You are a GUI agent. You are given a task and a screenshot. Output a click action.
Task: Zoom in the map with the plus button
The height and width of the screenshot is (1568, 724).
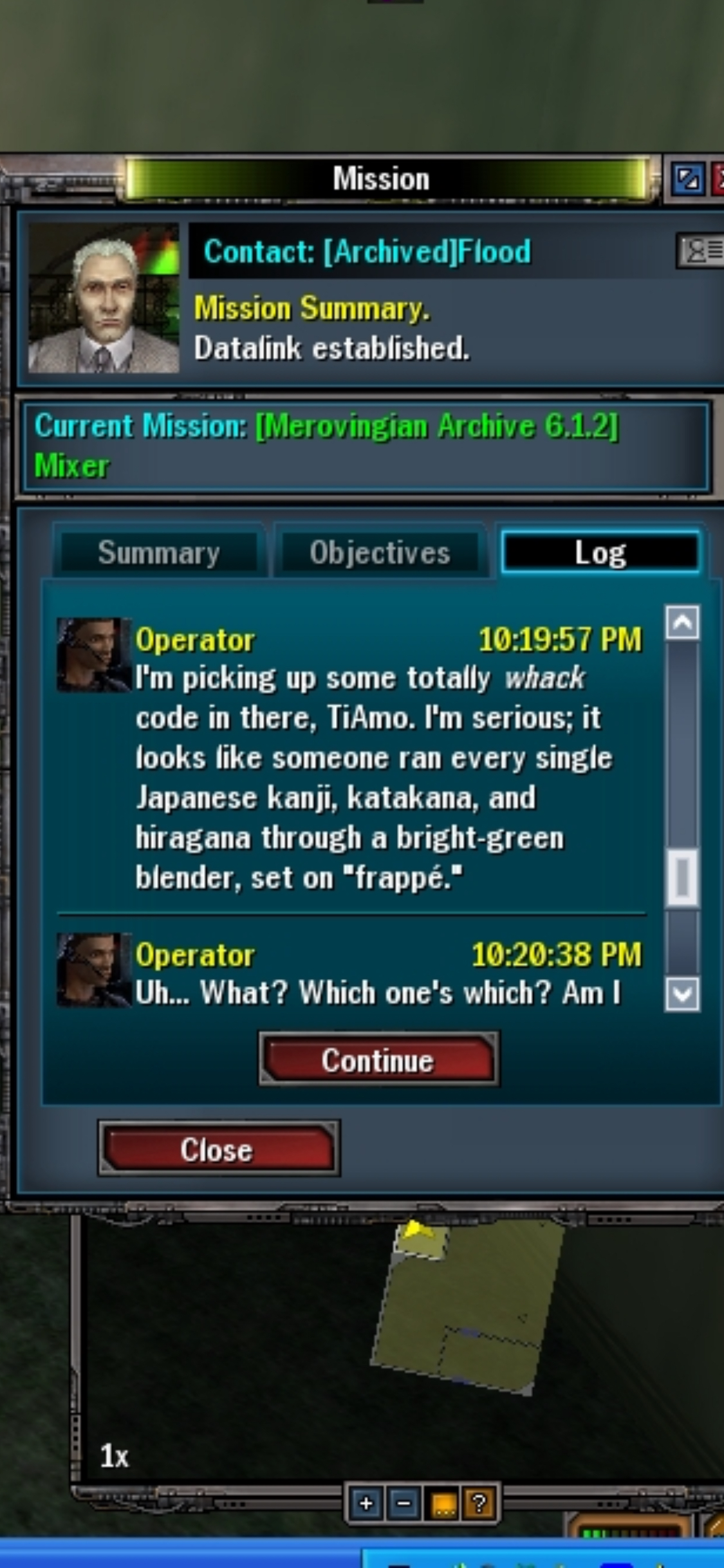click(x=366, y=1504)
